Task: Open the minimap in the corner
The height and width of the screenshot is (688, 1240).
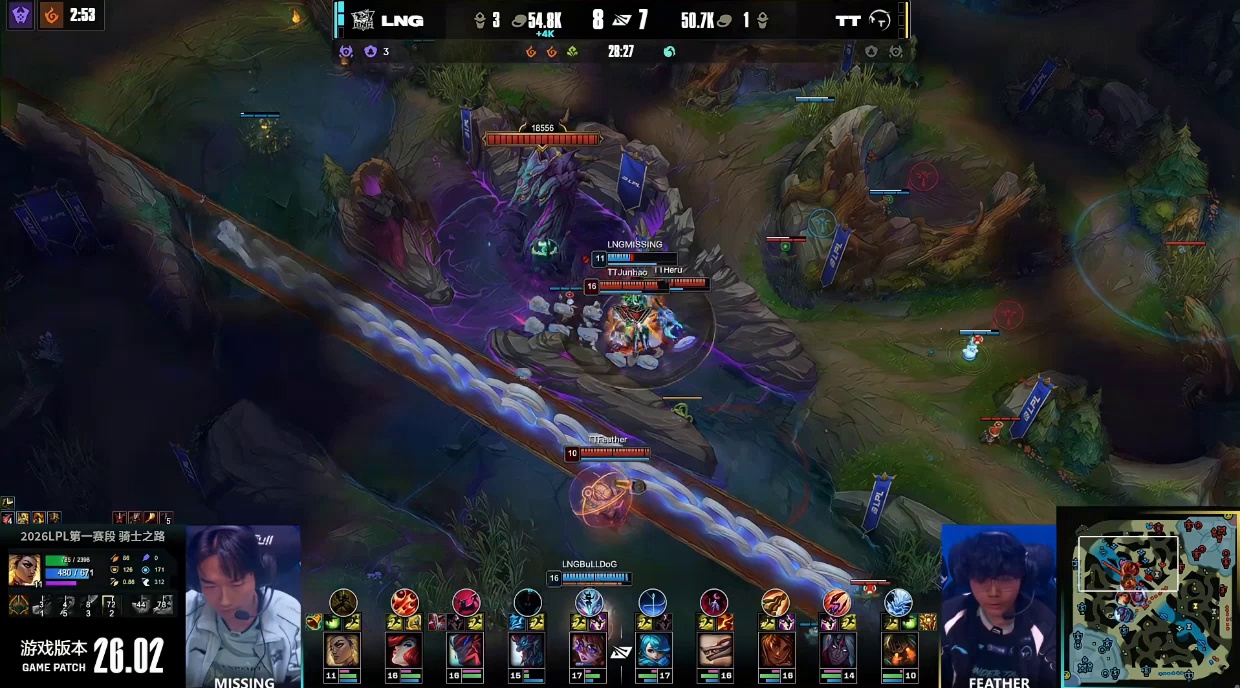Action: click(1150, 597)
